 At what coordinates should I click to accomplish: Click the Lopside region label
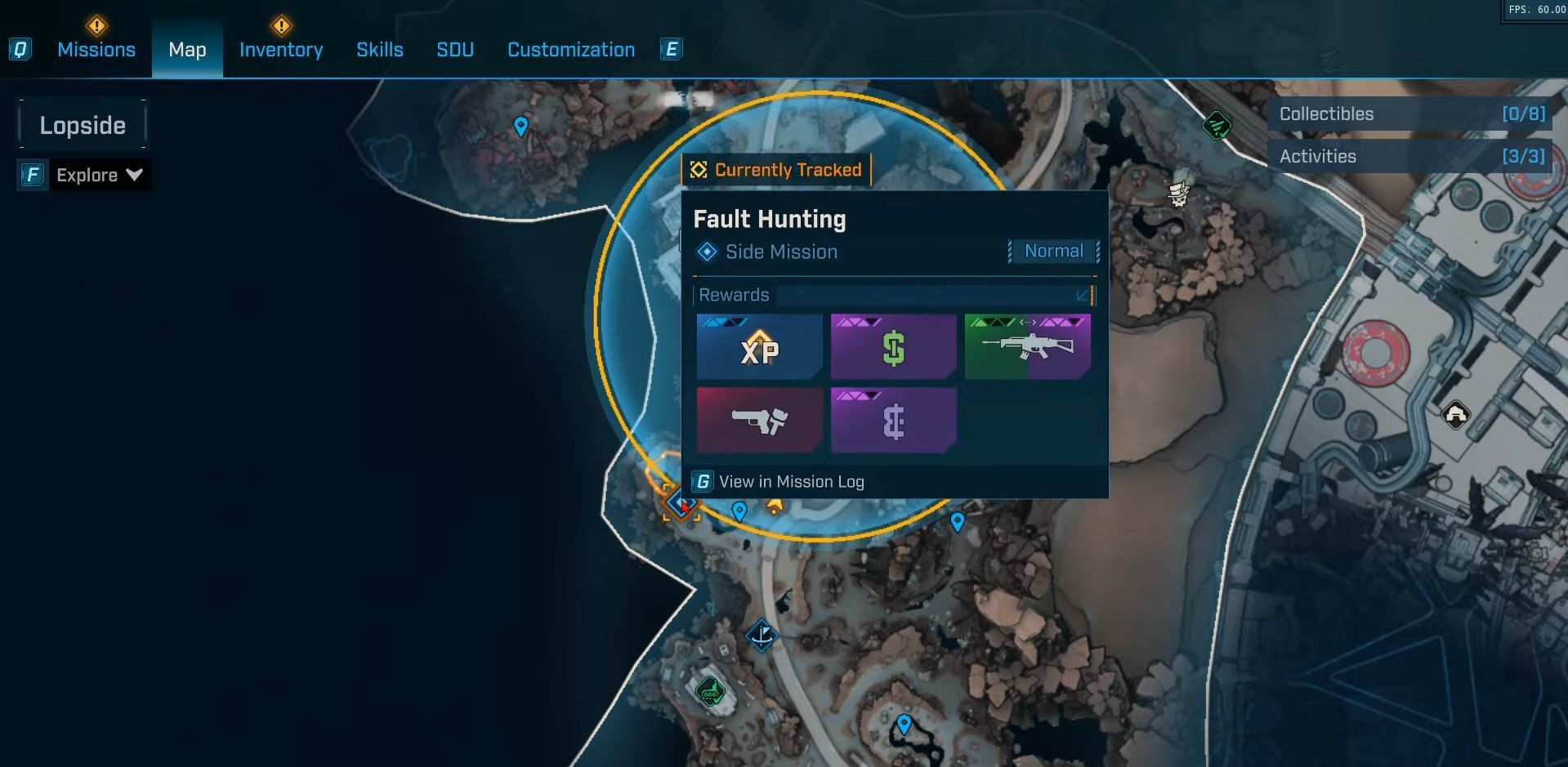(x=83, y=125)
